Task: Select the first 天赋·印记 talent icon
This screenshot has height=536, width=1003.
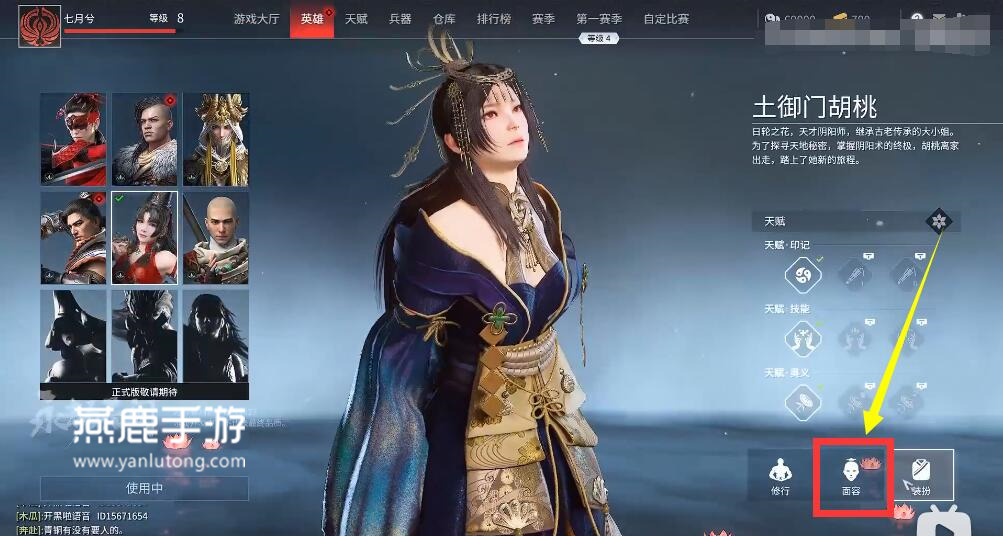Action: pyautogui.click(x=802, y=274)
